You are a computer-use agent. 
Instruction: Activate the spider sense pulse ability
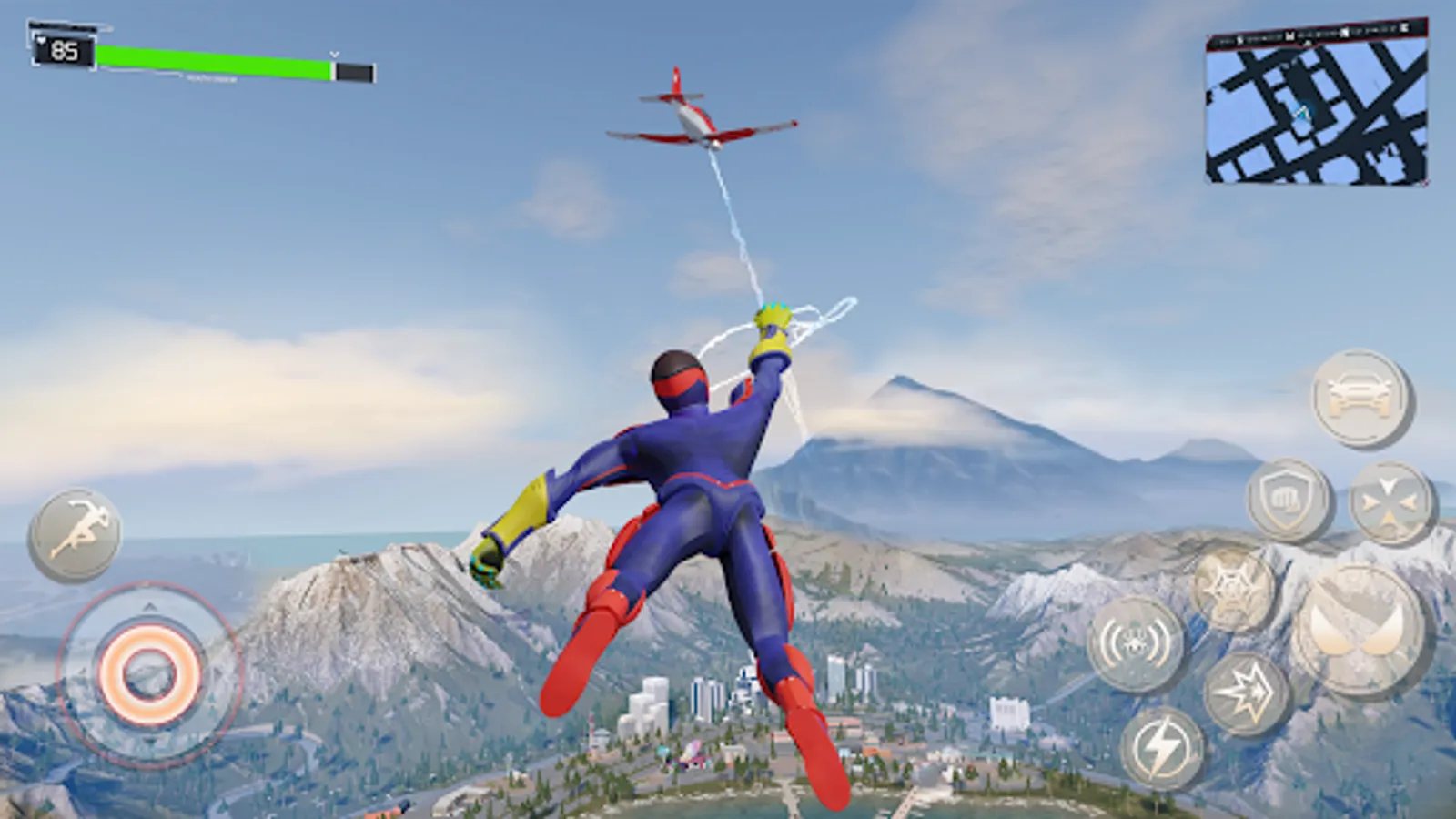1137,643
